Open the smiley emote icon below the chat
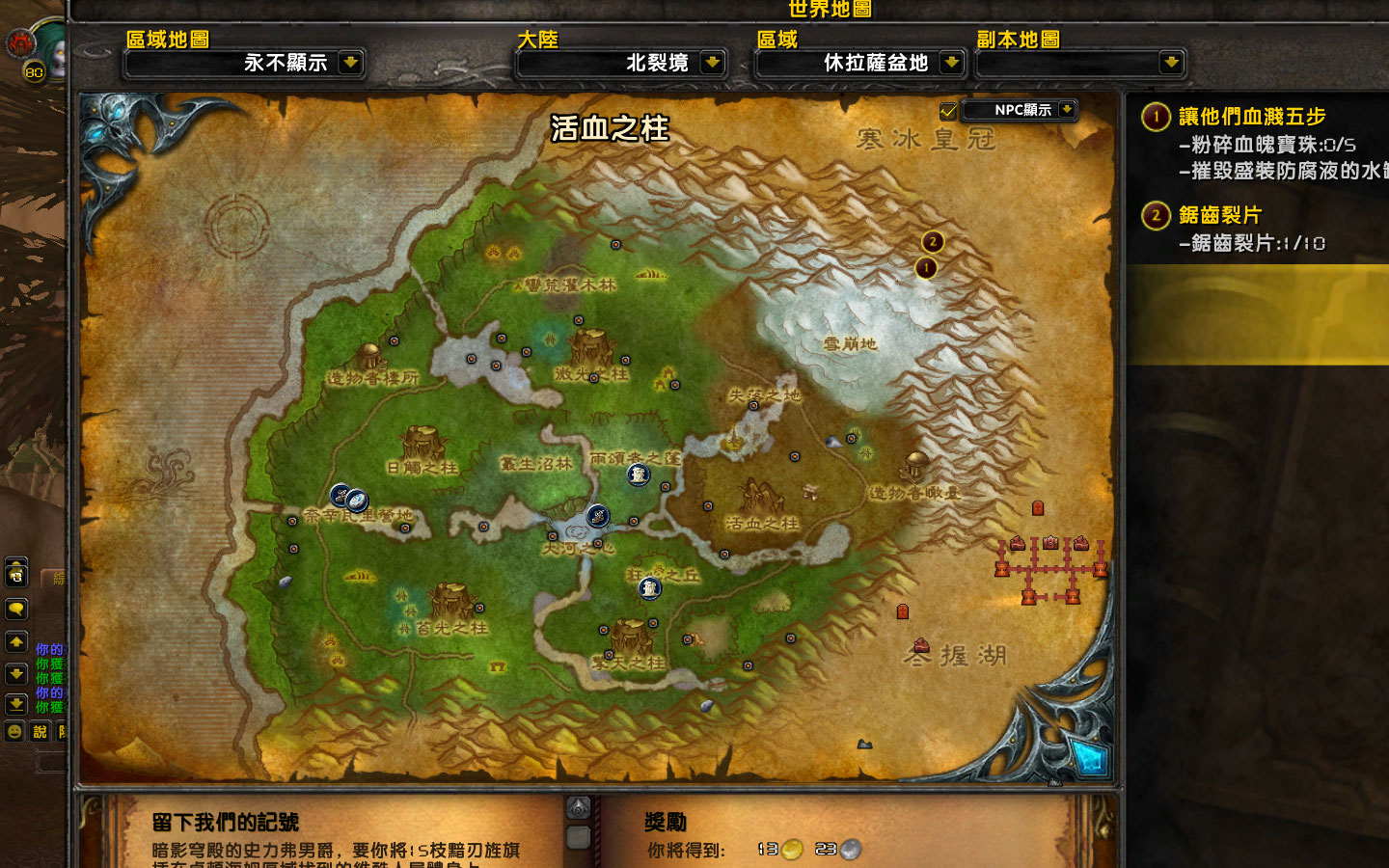1389x868 pixels. [x=14, y=730]
